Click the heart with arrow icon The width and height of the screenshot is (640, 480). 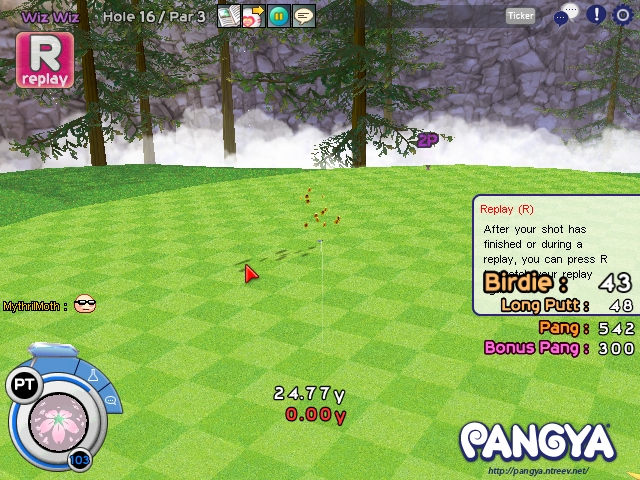[x=254, y=16]
